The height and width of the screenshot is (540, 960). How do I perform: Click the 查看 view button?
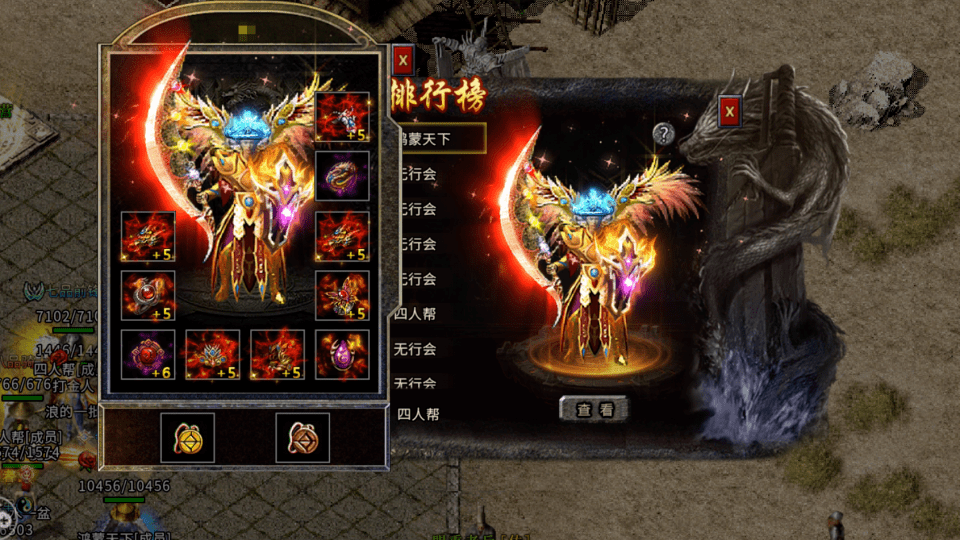(x=594, y=408)
